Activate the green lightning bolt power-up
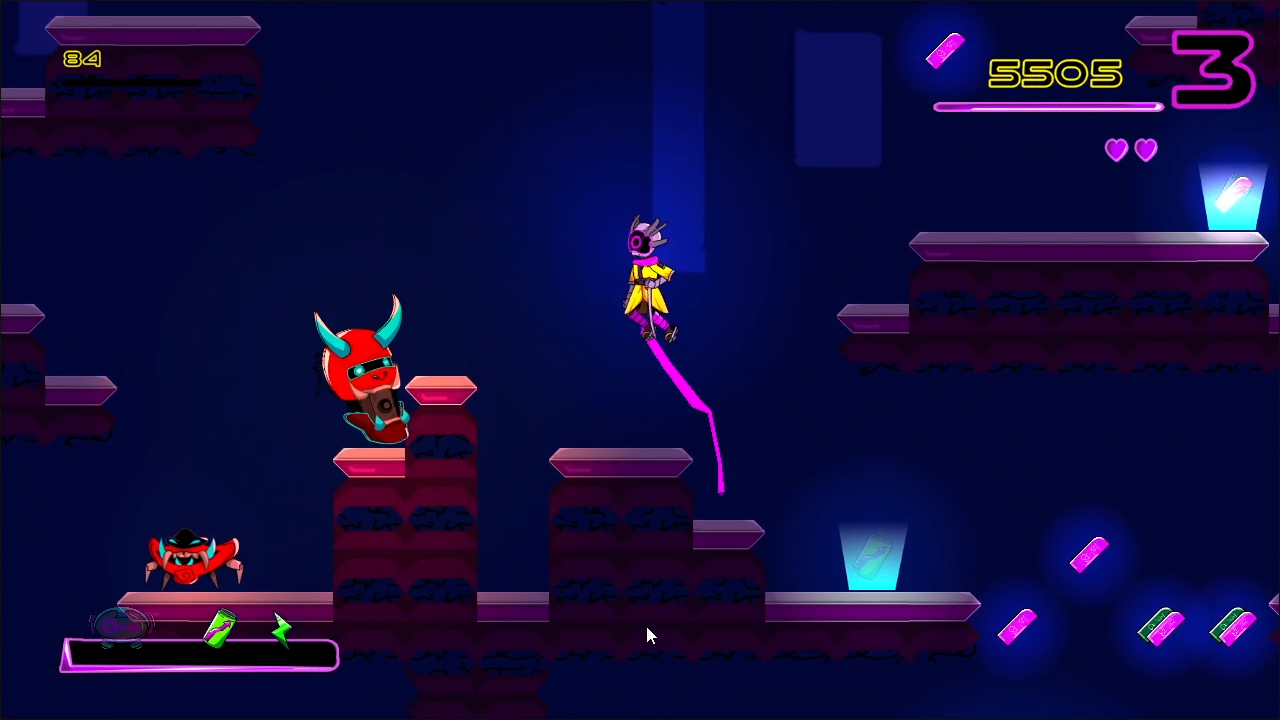Image resolution: width=1280 pixels, height=720 pixels. 282,629
